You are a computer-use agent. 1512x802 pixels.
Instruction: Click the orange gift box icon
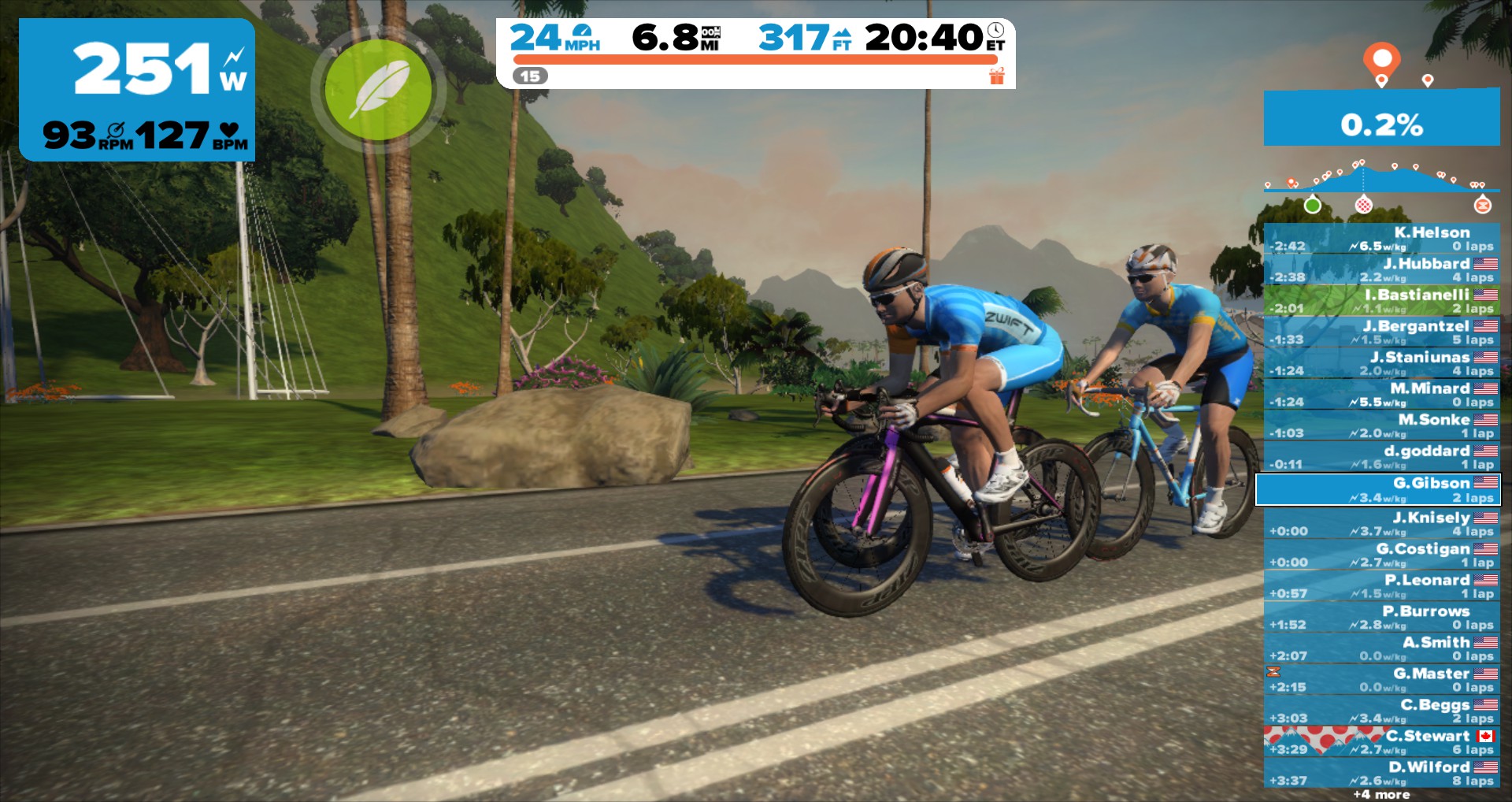997,76
